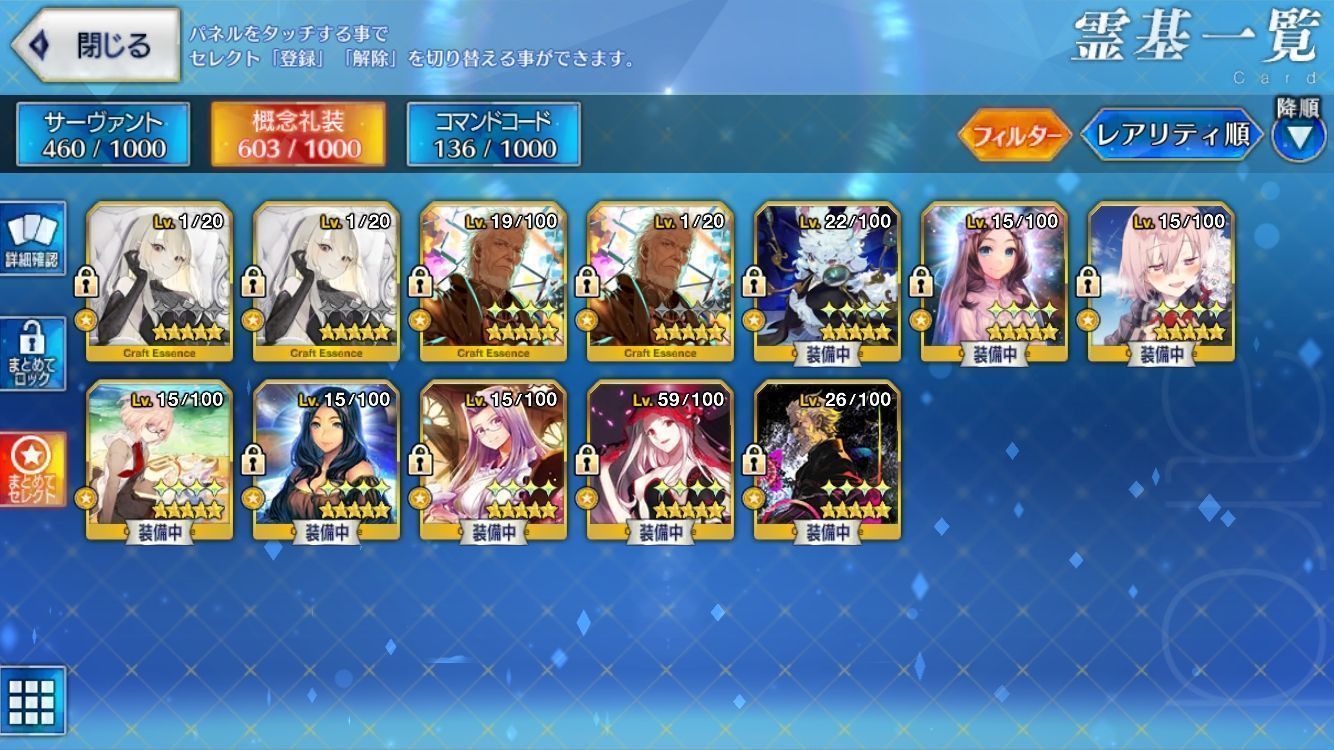Change sorting via レアリティ順 button

[1172, 136]
